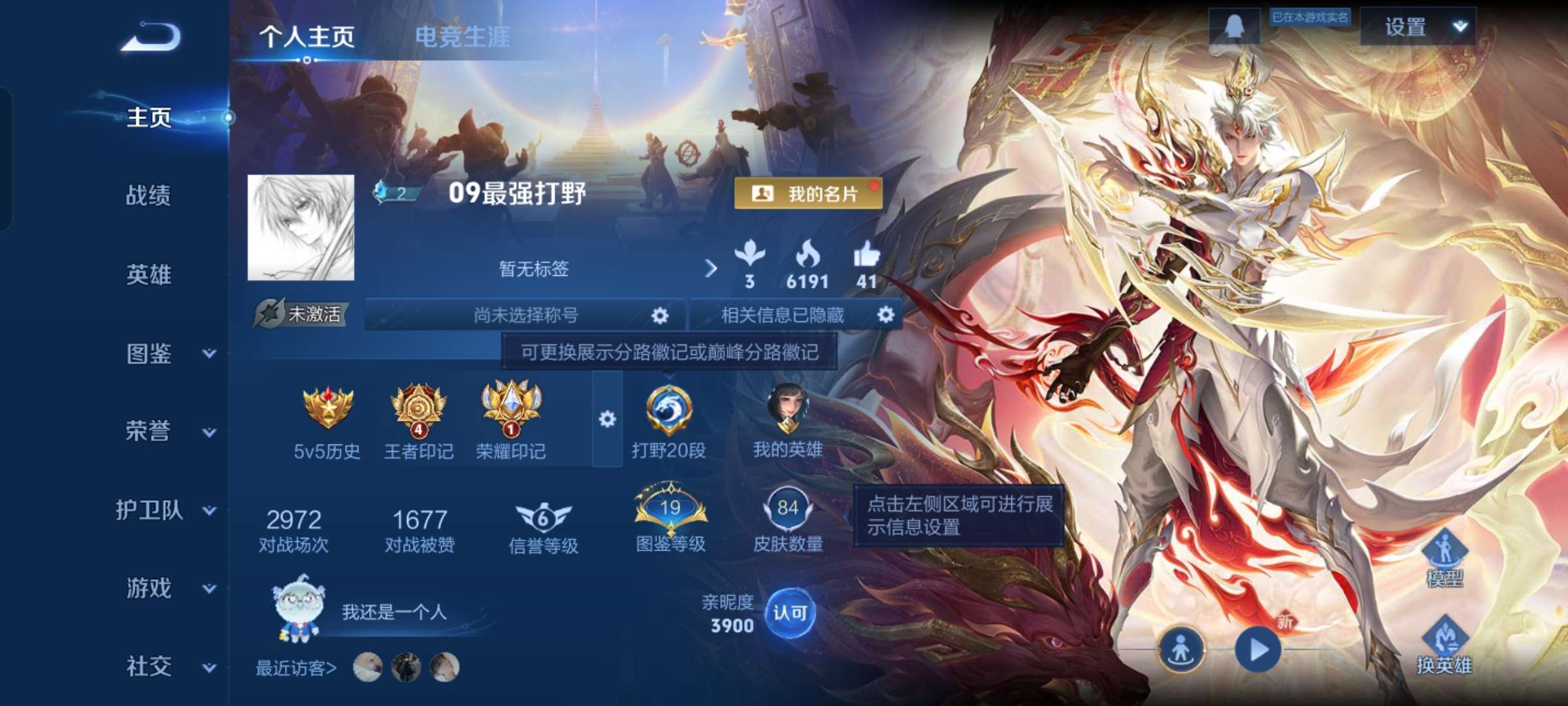Open settings gear beside 相关信息已隐藏
The image size is (1568, 706).
click(887, 315)
